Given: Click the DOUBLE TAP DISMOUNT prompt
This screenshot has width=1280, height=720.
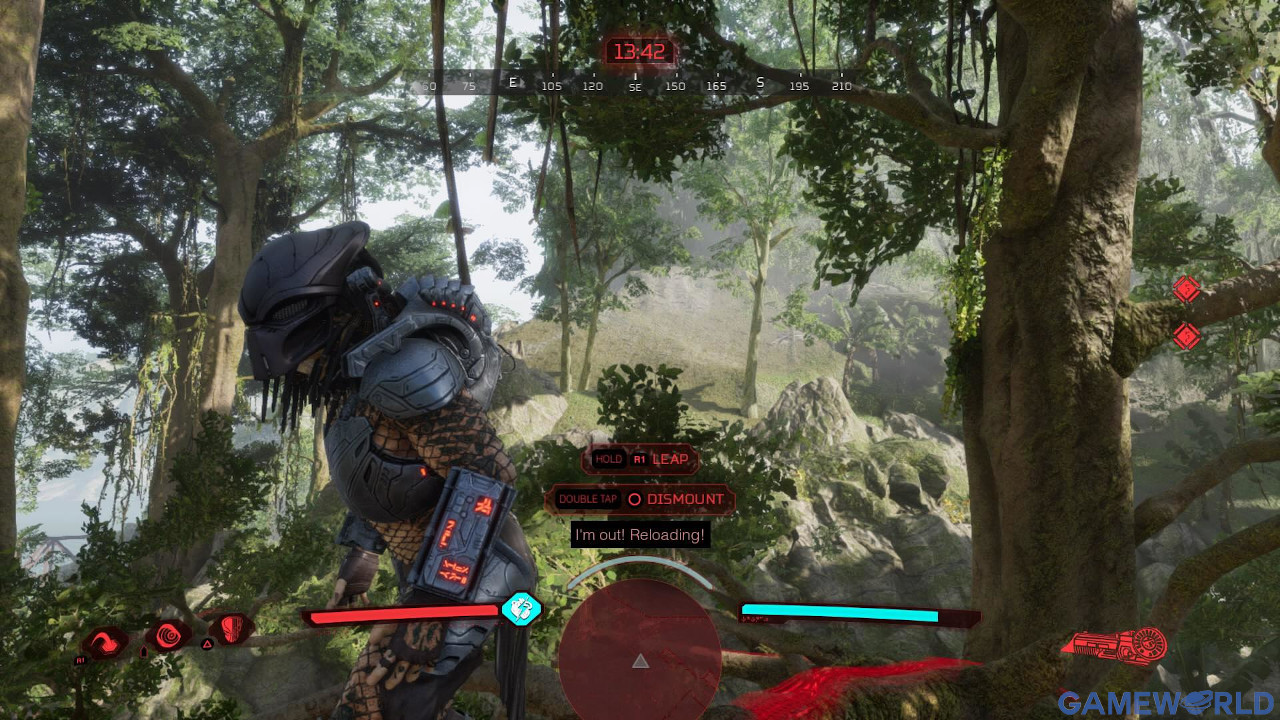Looking at the screenshot, I should tap(639, 499).
